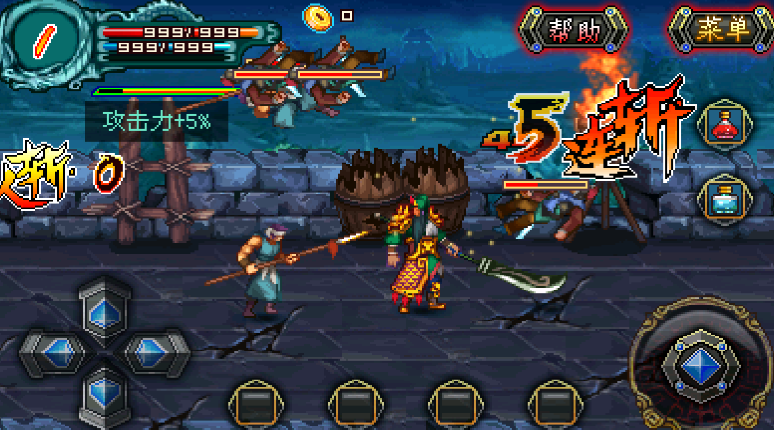This screenshot has height=430, width=774.
Task: Tap the right arrow on the d-pad
Action: click(x=152, y=350)
